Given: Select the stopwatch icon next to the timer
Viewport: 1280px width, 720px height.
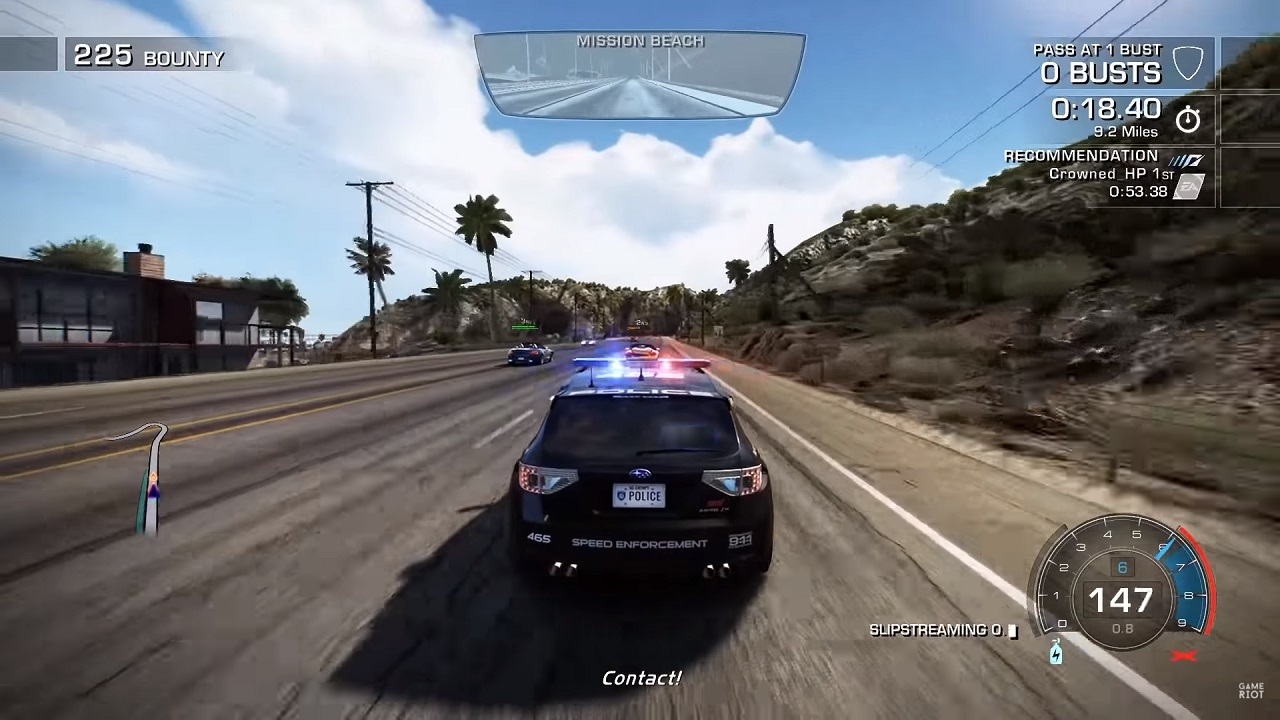Looking at the screenshot, I should pyautogui.click(x=1189, y=117).
